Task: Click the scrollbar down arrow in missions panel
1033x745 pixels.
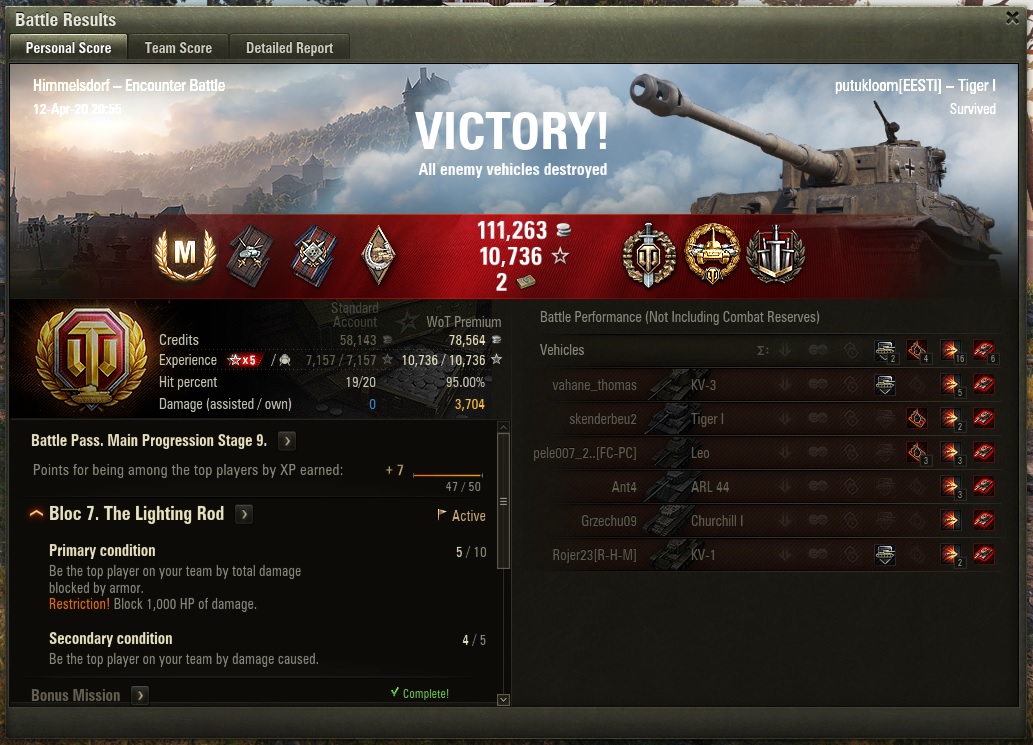Action: coord(503,700)
